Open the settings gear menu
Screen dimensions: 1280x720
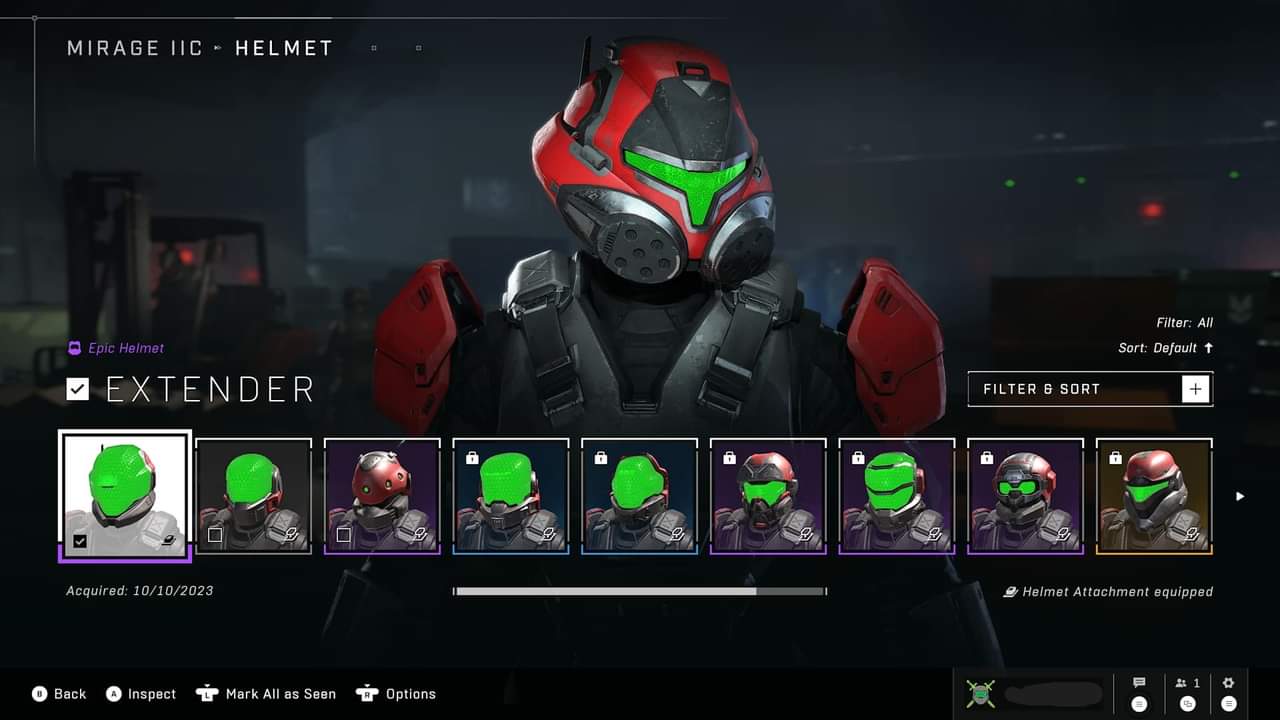click(x=1229, y=692)
